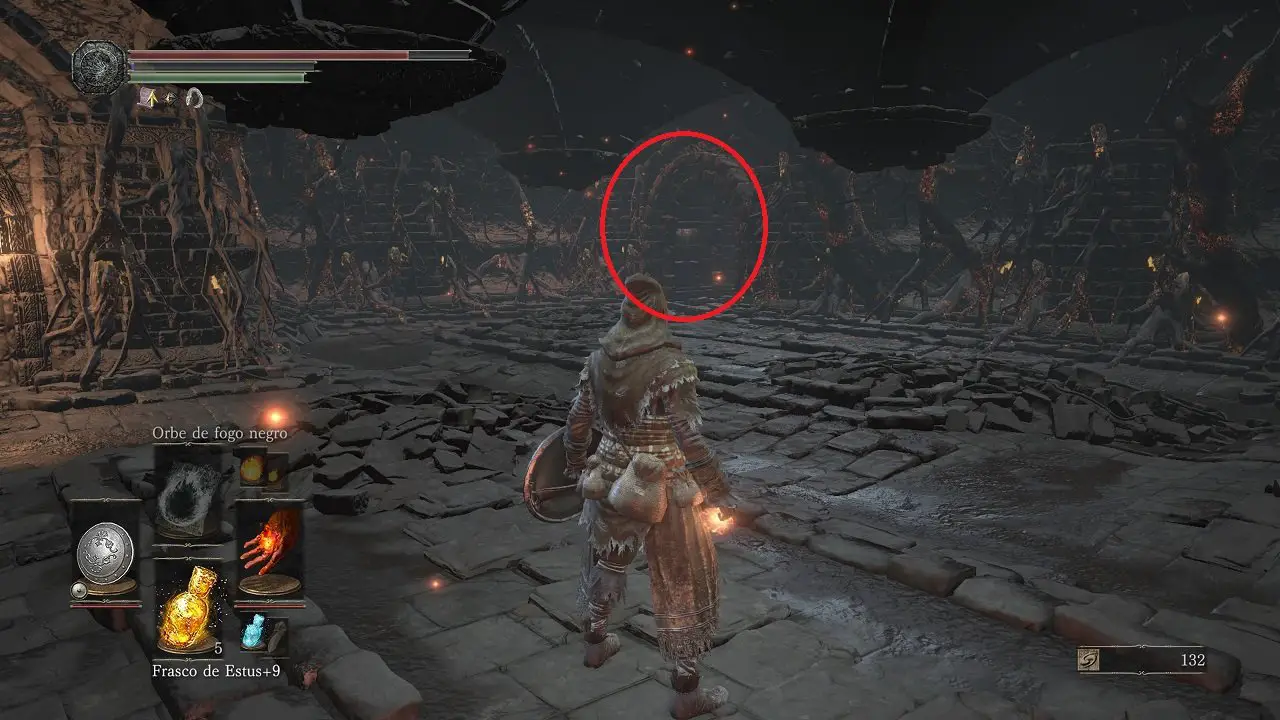Select the Orbe de fogo negro spell slot
This screenshot has width=1280, height=720.
click(x=188, y=491)
